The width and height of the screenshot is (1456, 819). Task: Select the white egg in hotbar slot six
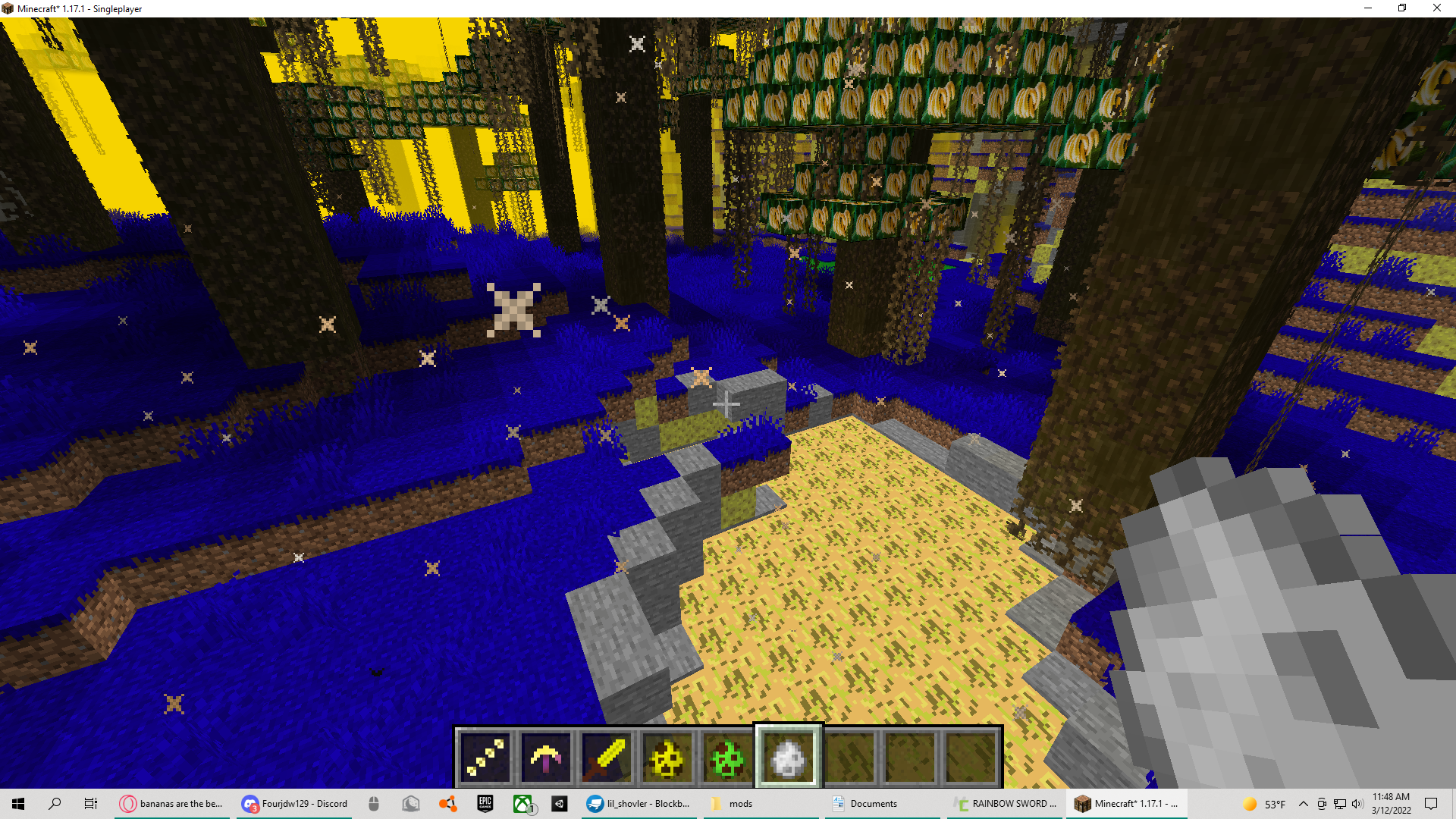[786, 756]
